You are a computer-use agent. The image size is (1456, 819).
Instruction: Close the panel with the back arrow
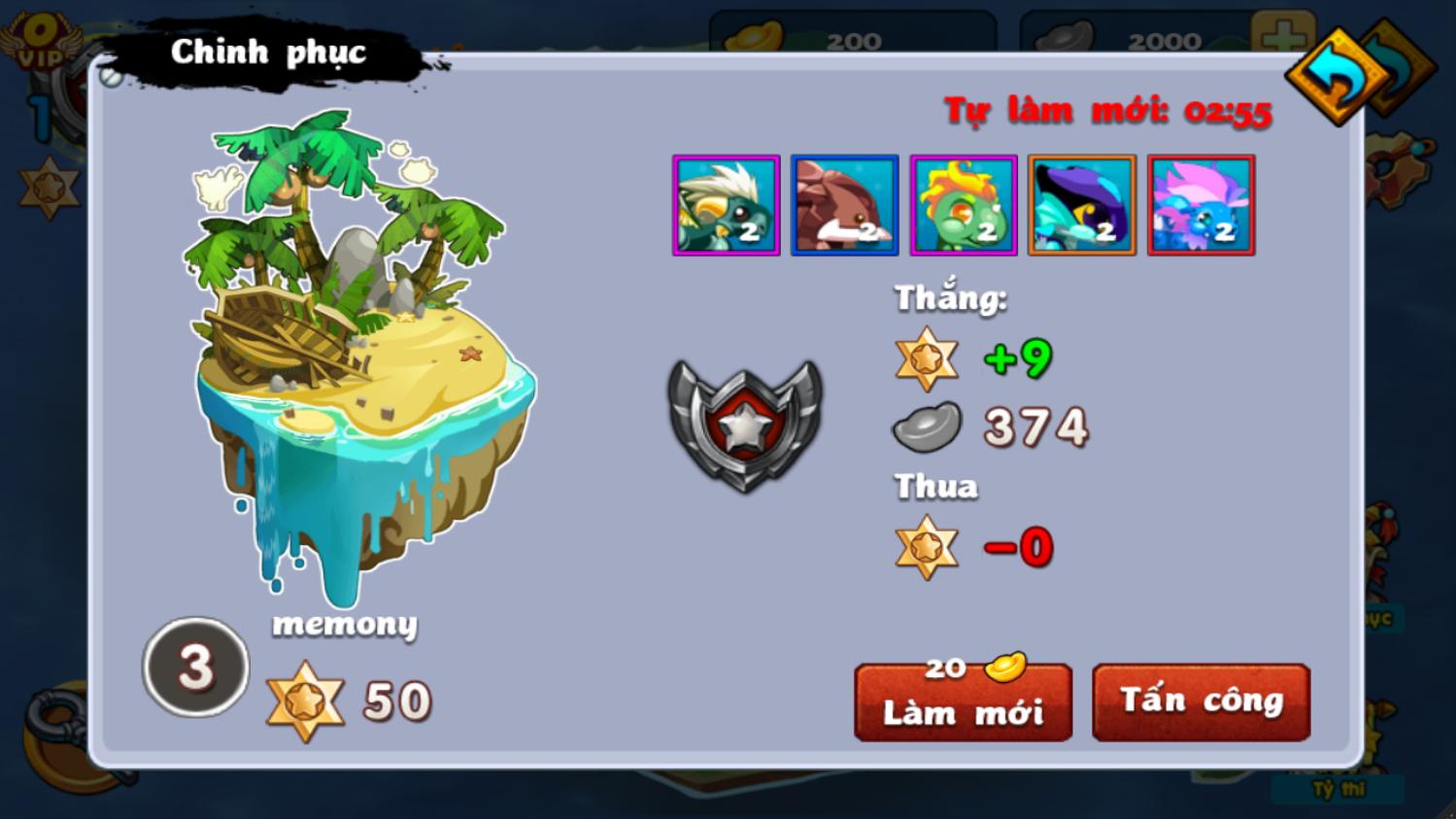(x=1339, y=77)
